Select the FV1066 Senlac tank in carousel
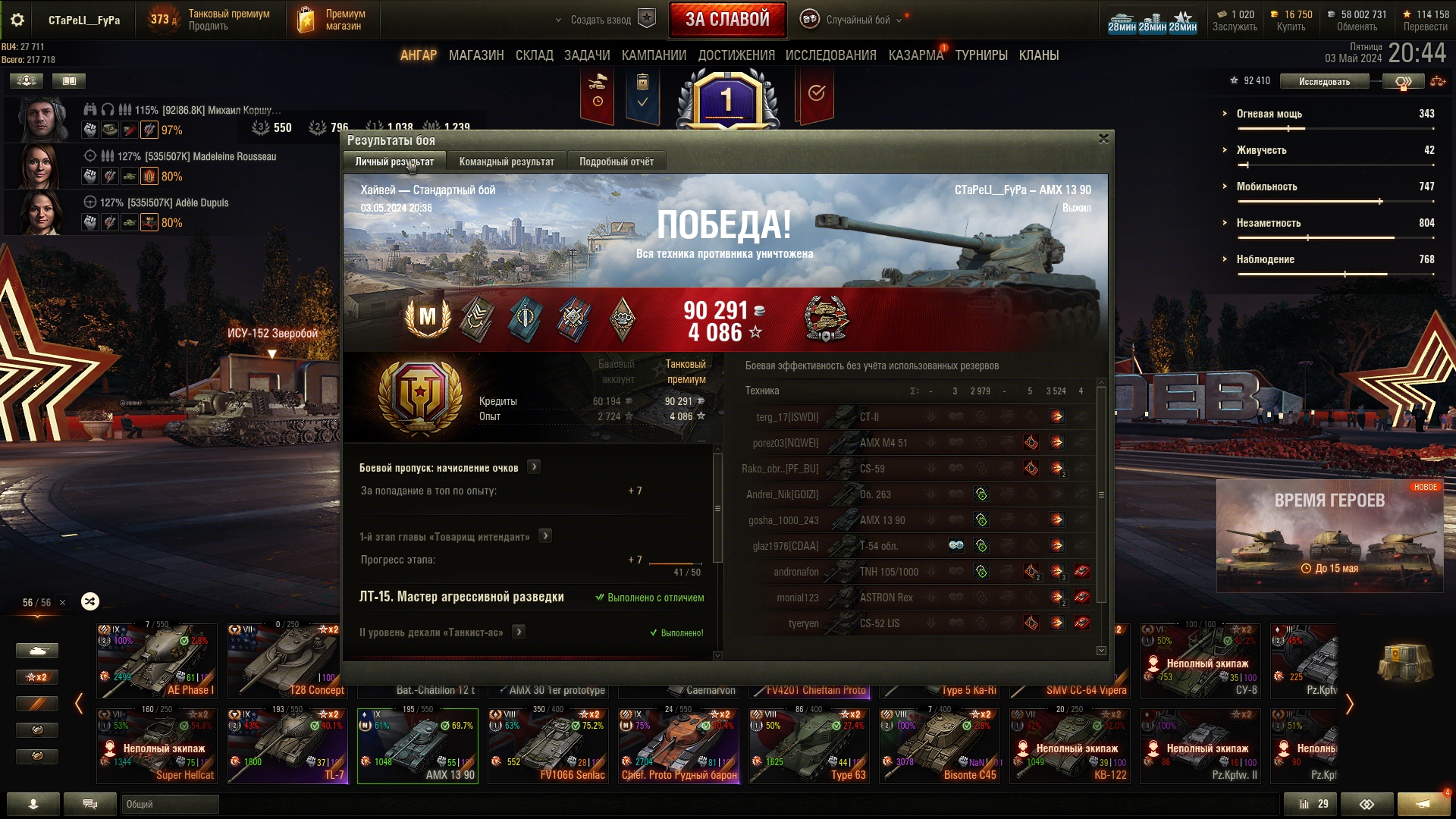Viewport: 1456px width, 819px height. [548, 746]
